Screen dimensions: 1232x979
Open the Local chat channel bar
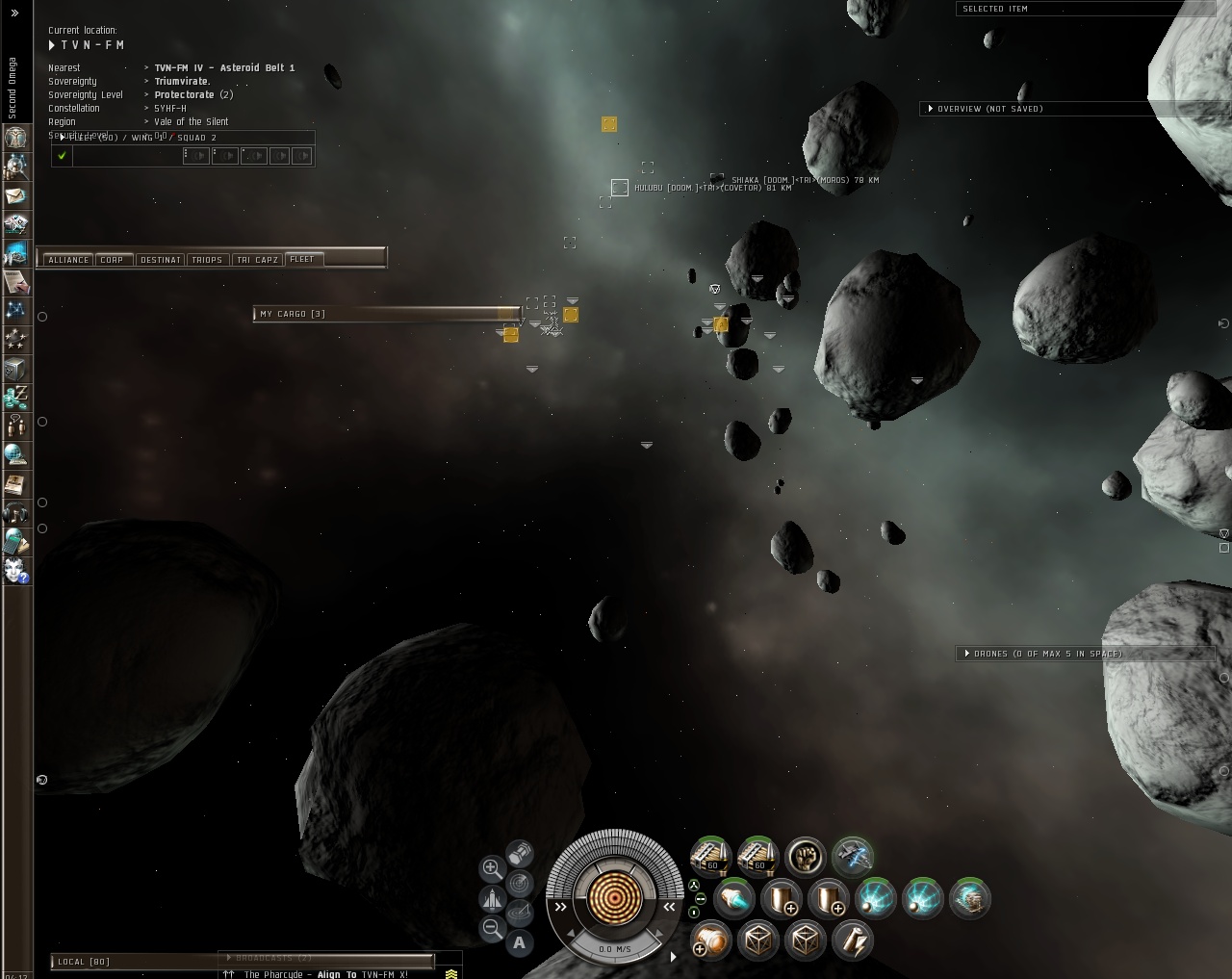tap(135, 962)
